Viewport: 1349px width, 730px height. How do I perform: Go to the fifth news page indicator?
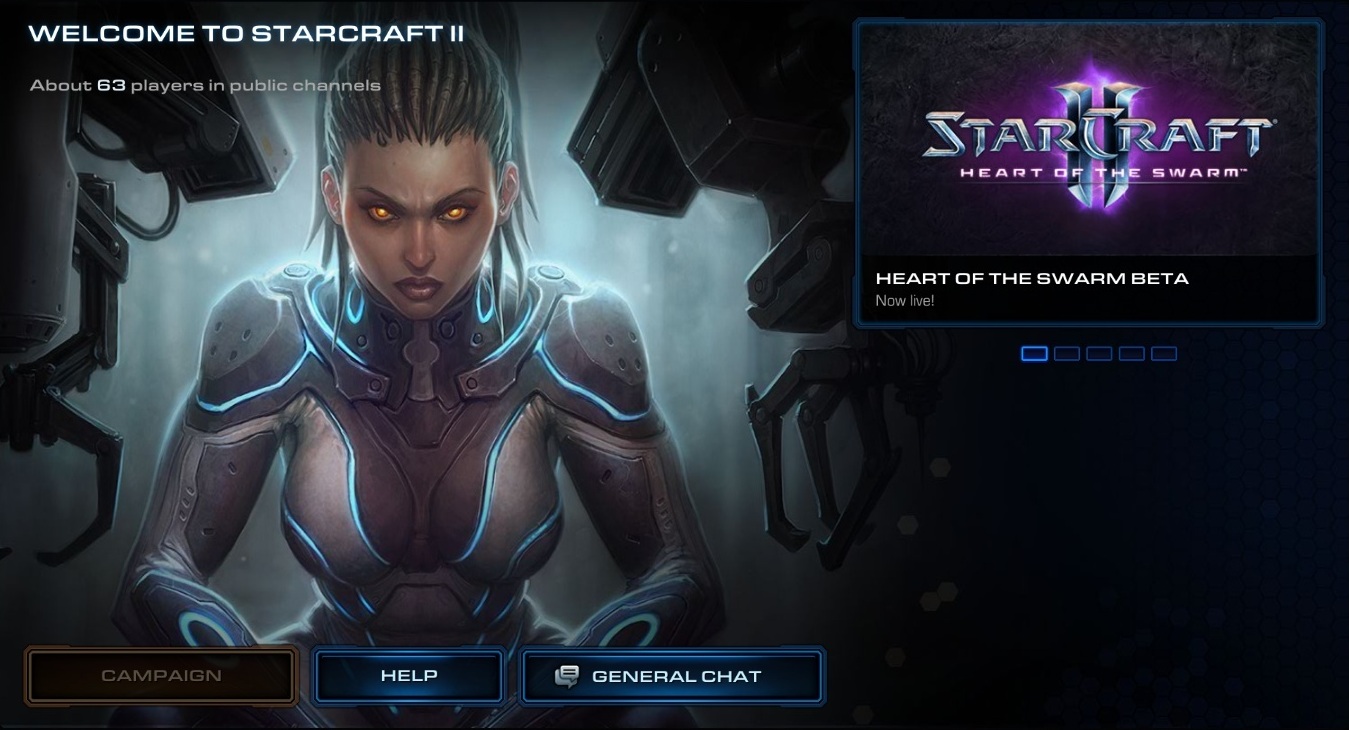tap(1164, 353)
